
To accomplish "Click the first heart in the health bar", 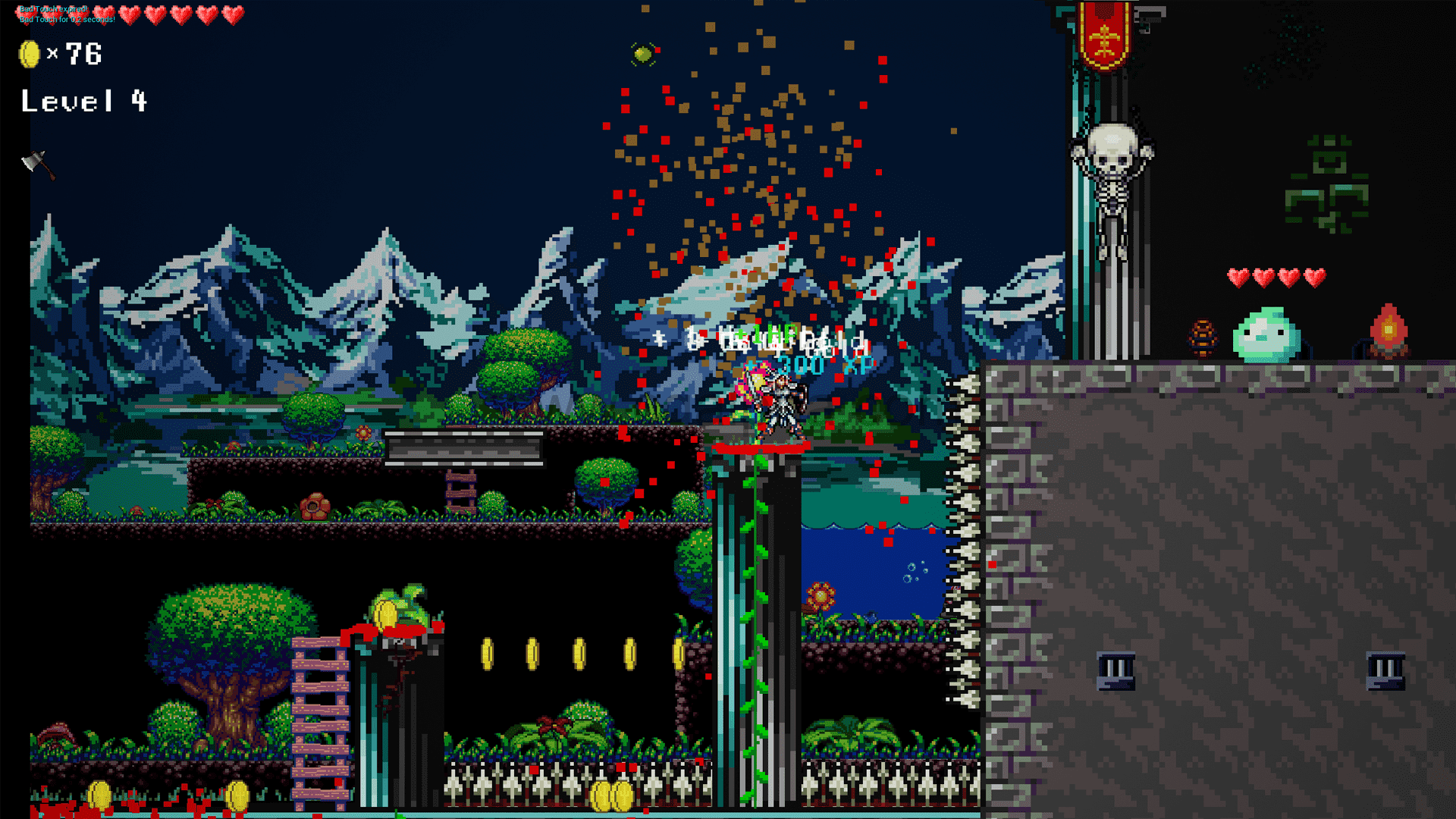I will [x=27, y=14].
